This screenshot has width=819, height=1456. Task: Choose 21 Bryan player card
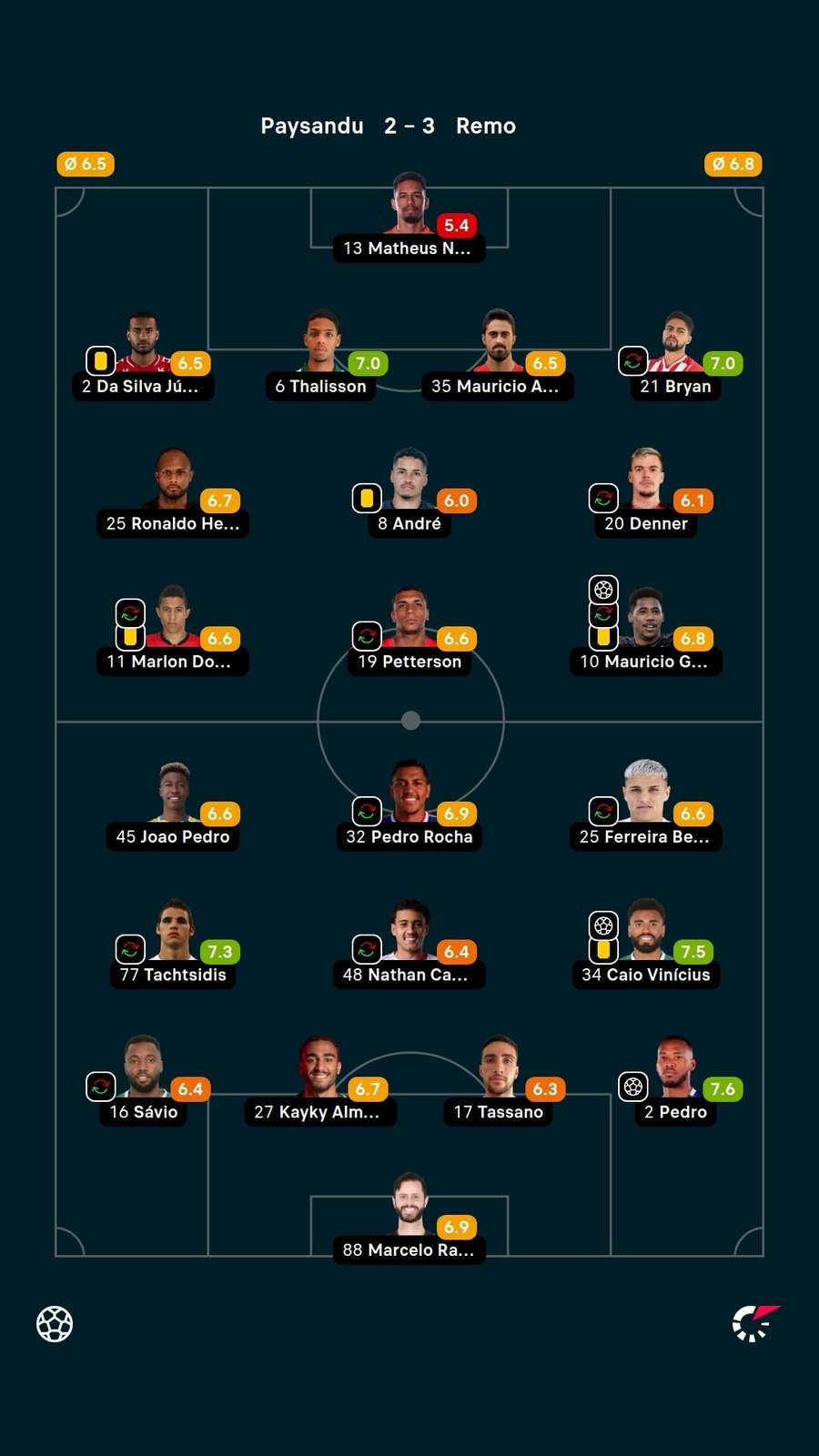pos(675,357)
